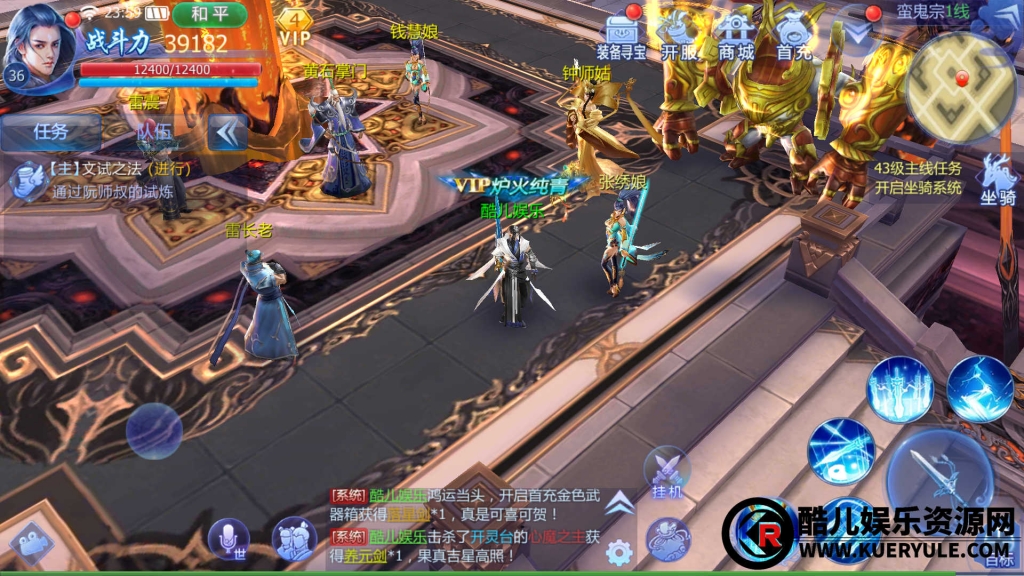The height and width of the screenshot is (576, 1024).
Task: Open chat settings gear icon
Action: 619,551
